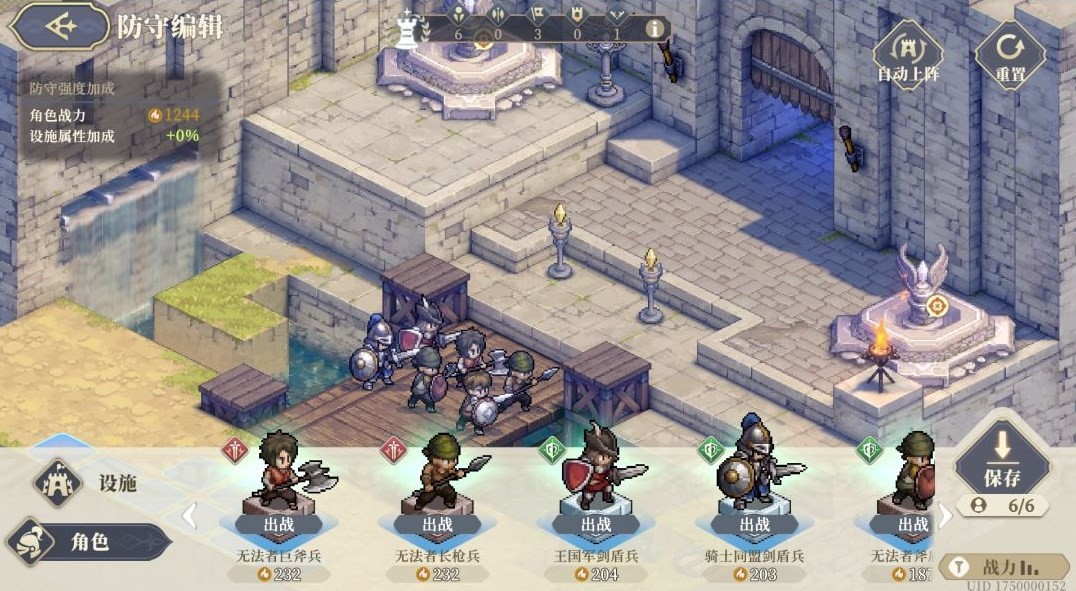The image size is (1076, 591).
Task: Switch to the 角色 characters tab
Action: coord(90,542)
